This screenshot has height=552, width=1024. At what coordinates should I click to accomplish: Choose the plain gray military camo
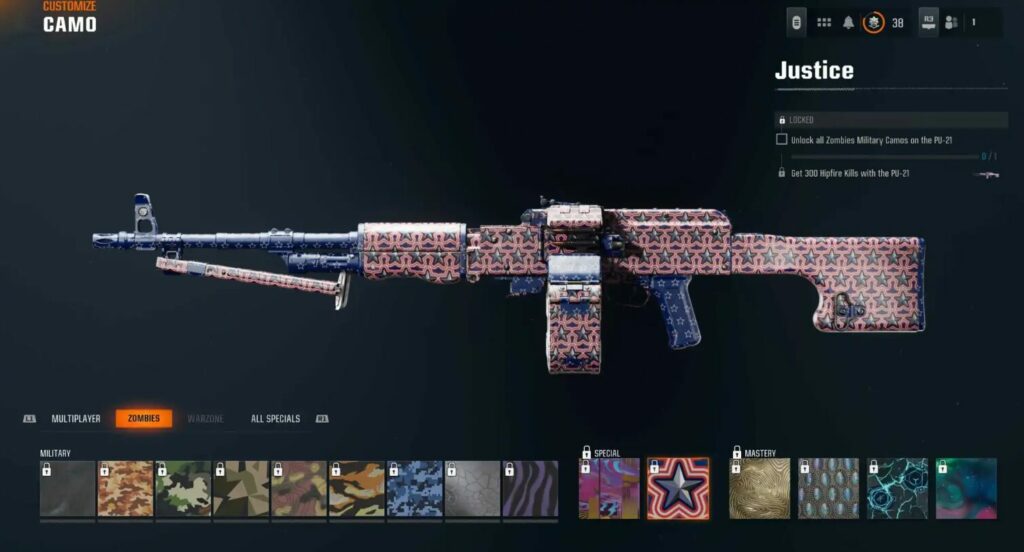67,489
